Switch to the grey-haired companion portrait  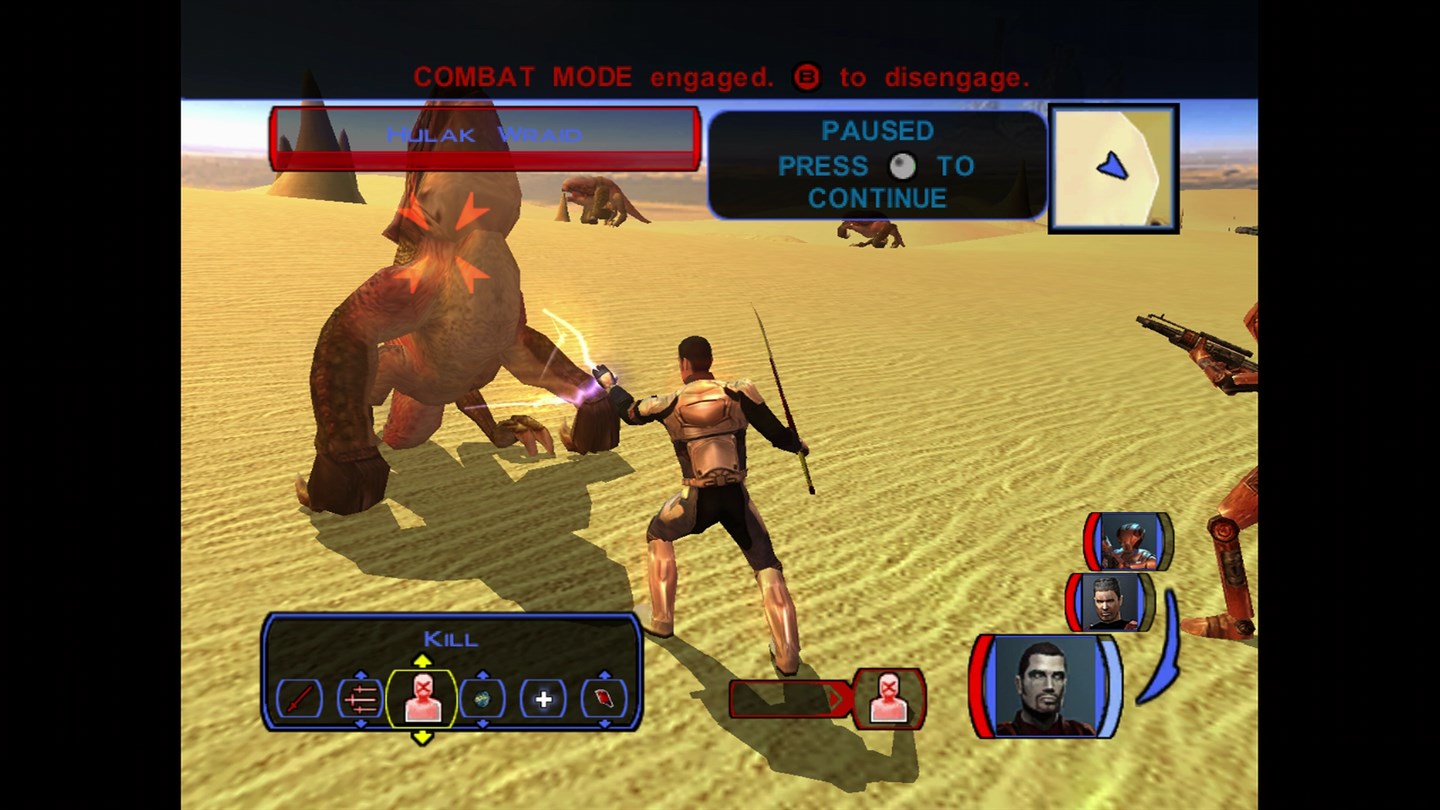1110,601
